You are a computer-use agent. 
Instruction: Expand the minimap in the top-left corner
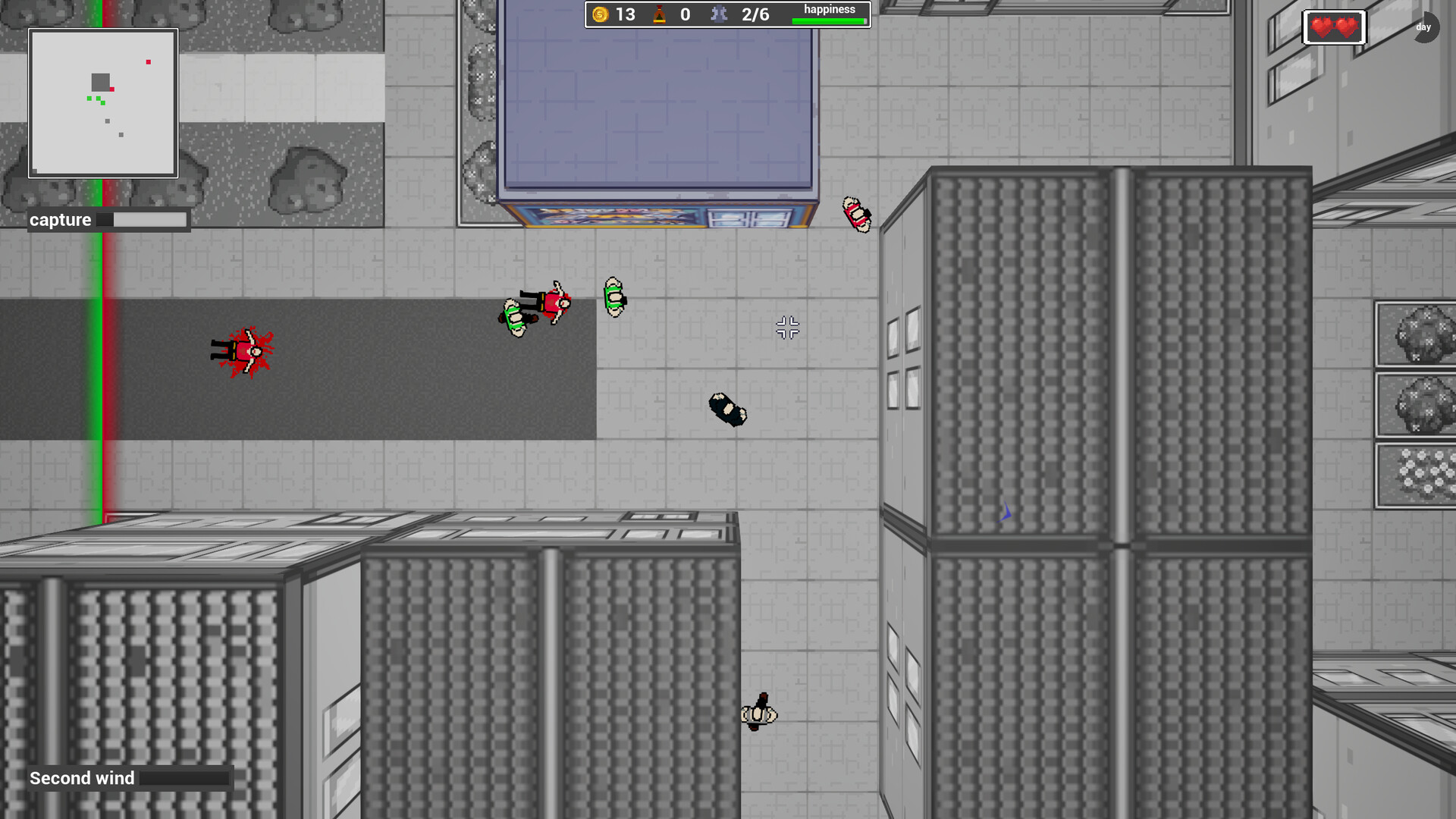pos(103,101)
